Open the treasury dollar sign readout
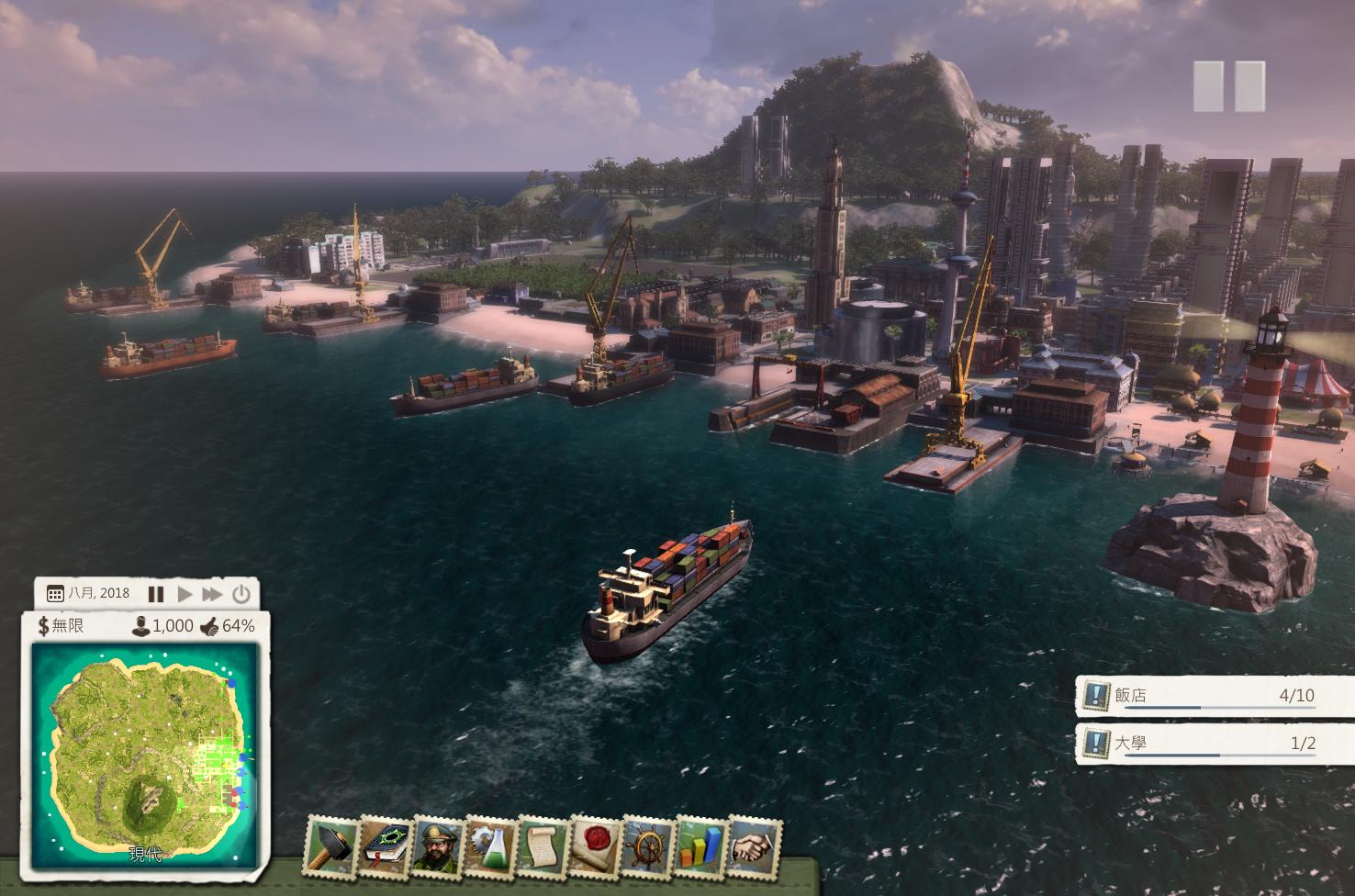This screenshot has width=1355, height=896. pos(43,627)
